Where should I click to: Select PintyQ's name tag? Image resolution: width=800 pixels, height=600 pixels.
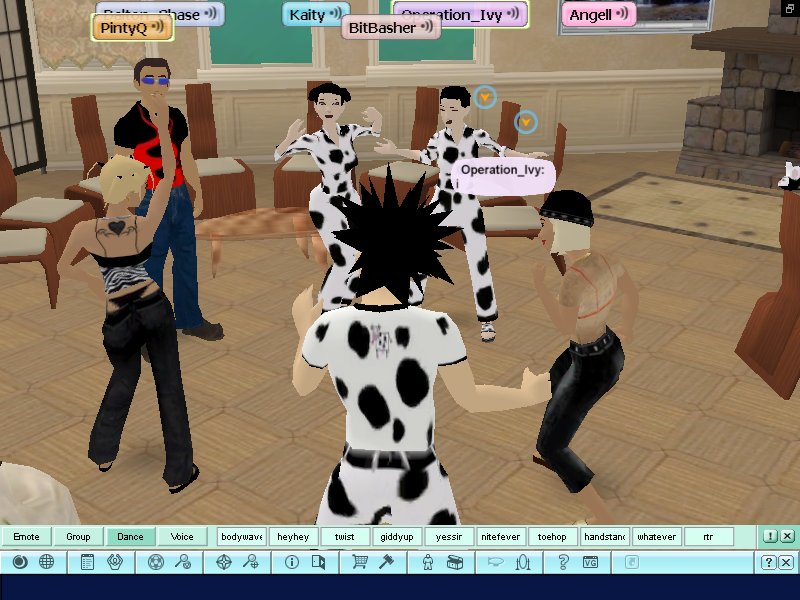click(132, 28)
